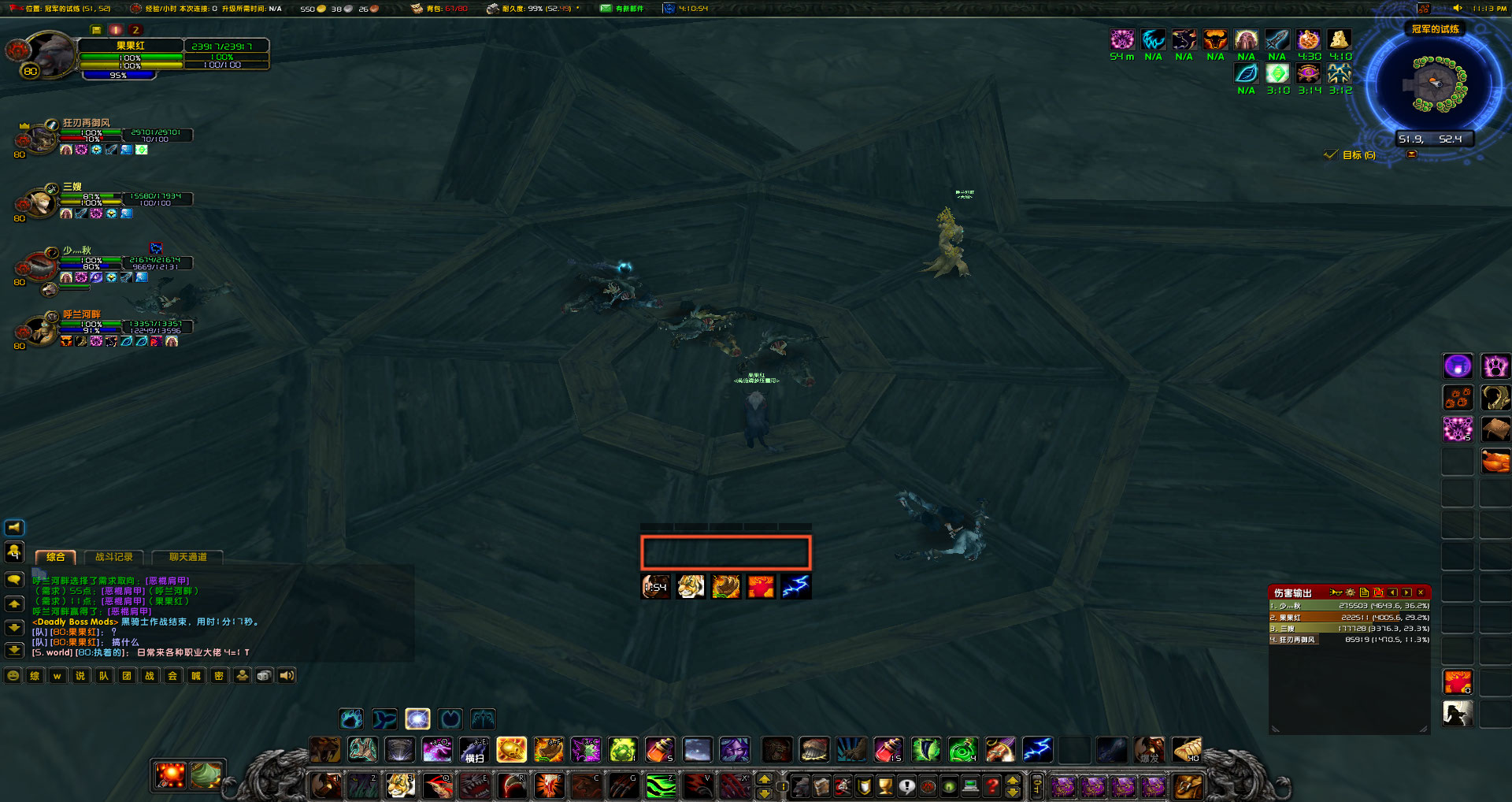Click the red-outlined chat input field

pyautogui.click(x=725, y=553)
